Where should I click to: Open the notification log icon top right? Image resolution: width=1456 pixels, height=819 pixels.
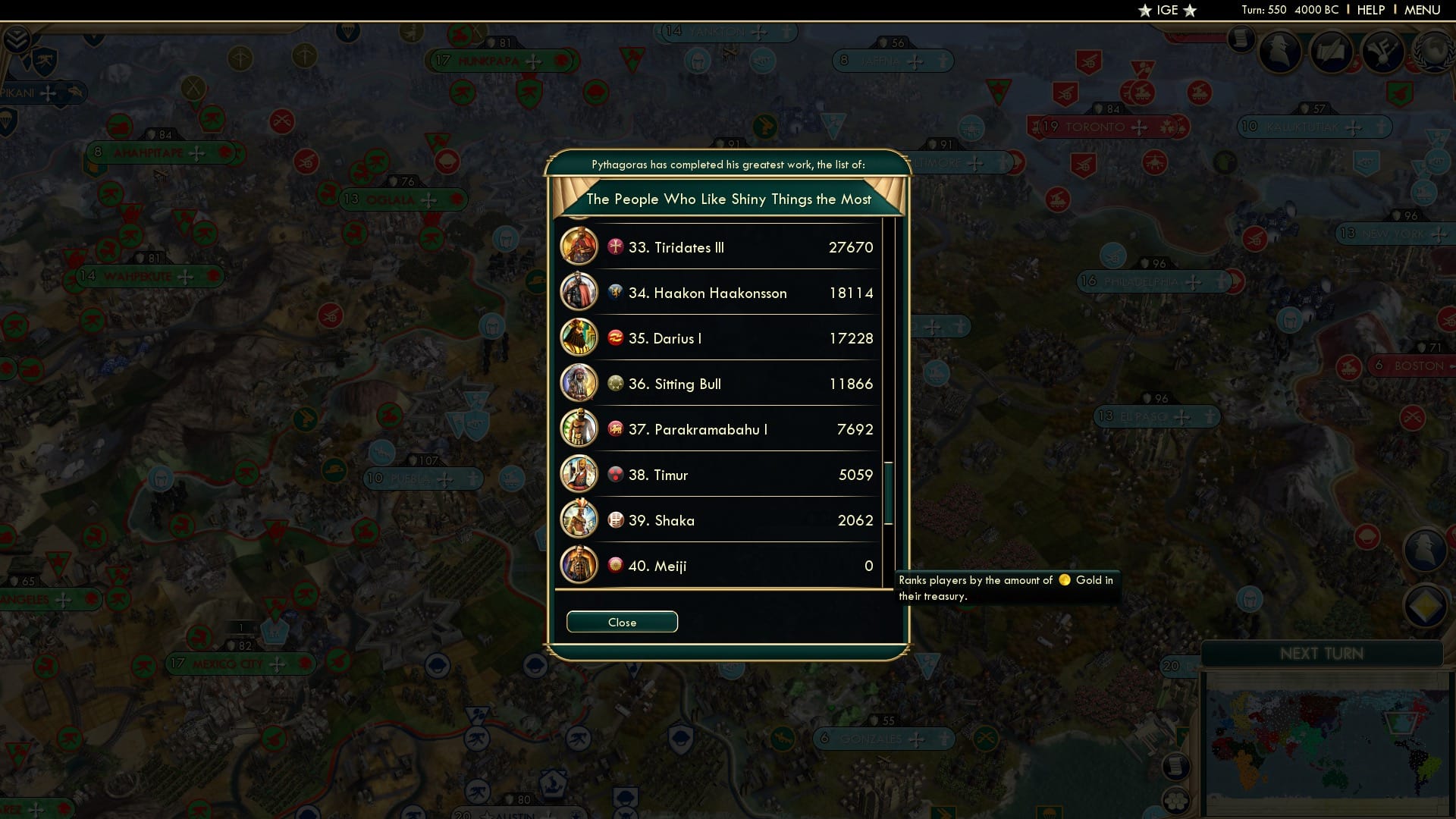1241,39
